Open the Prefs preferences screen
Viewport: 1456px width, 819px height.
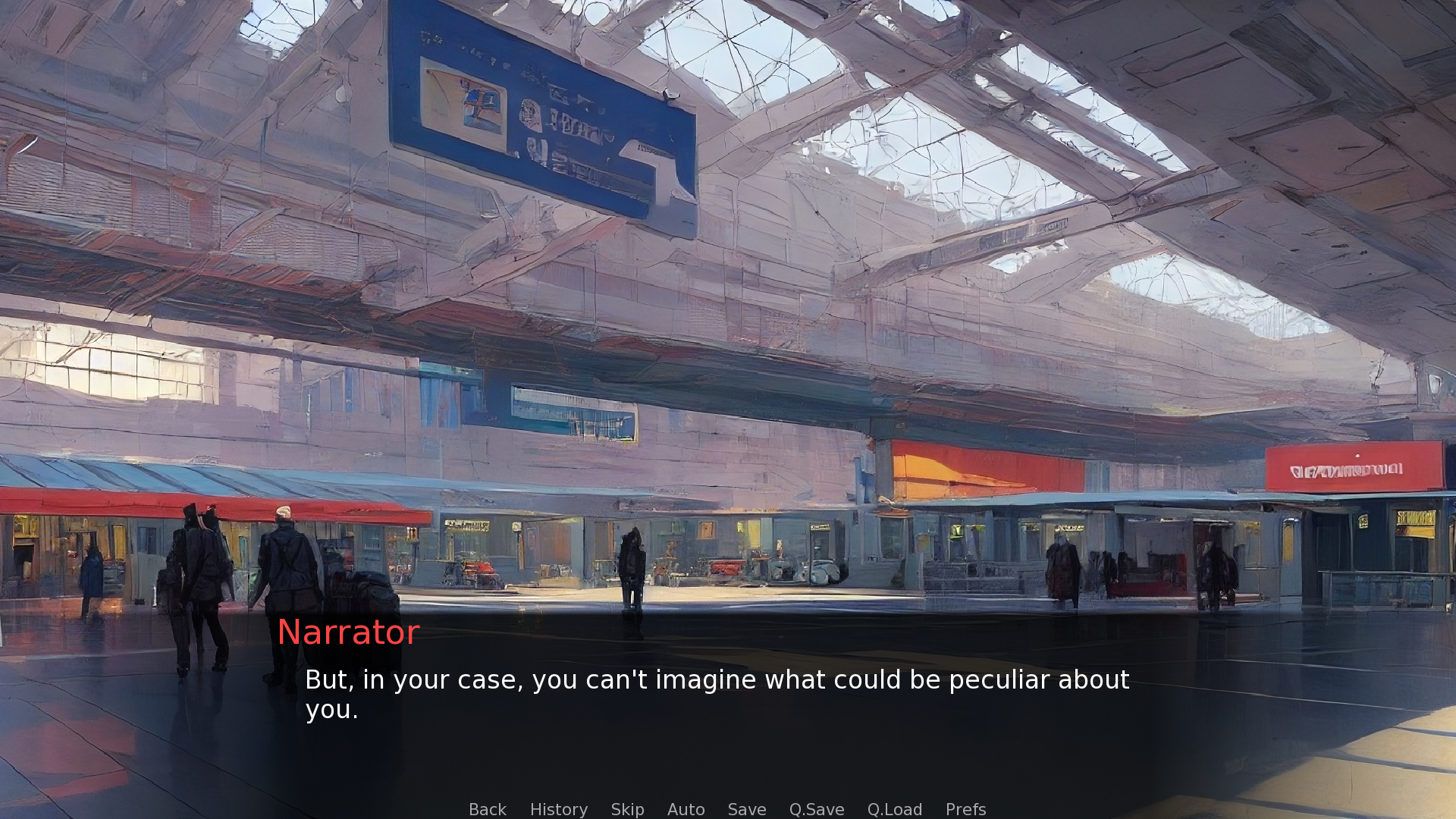[x=965, y=809]
